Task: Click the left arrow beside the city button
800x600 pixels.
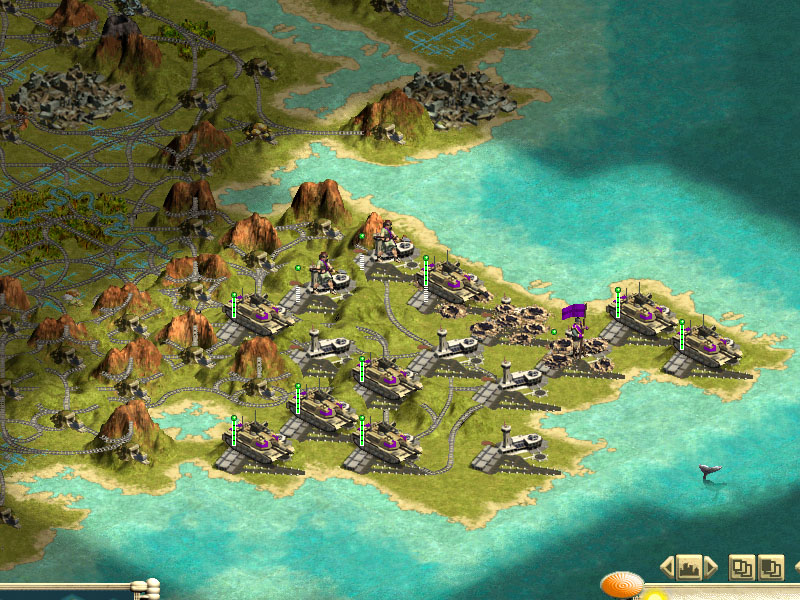Action: [667, 568]
